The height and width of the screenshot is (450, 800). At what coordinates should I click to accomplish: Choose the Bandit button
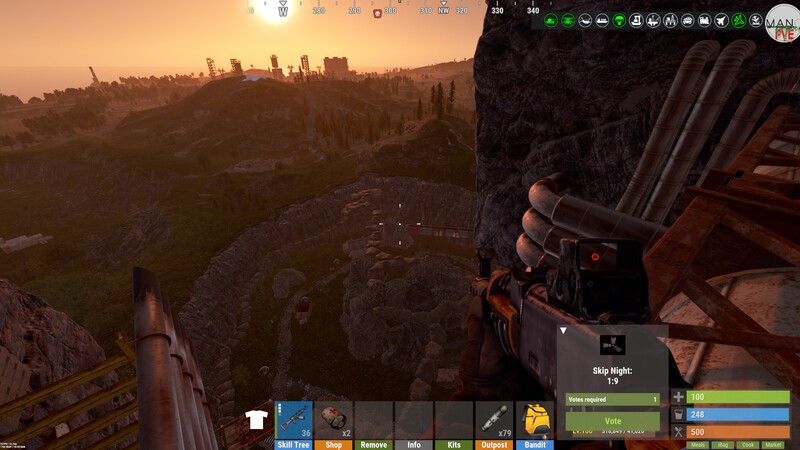tap(535, 444)
